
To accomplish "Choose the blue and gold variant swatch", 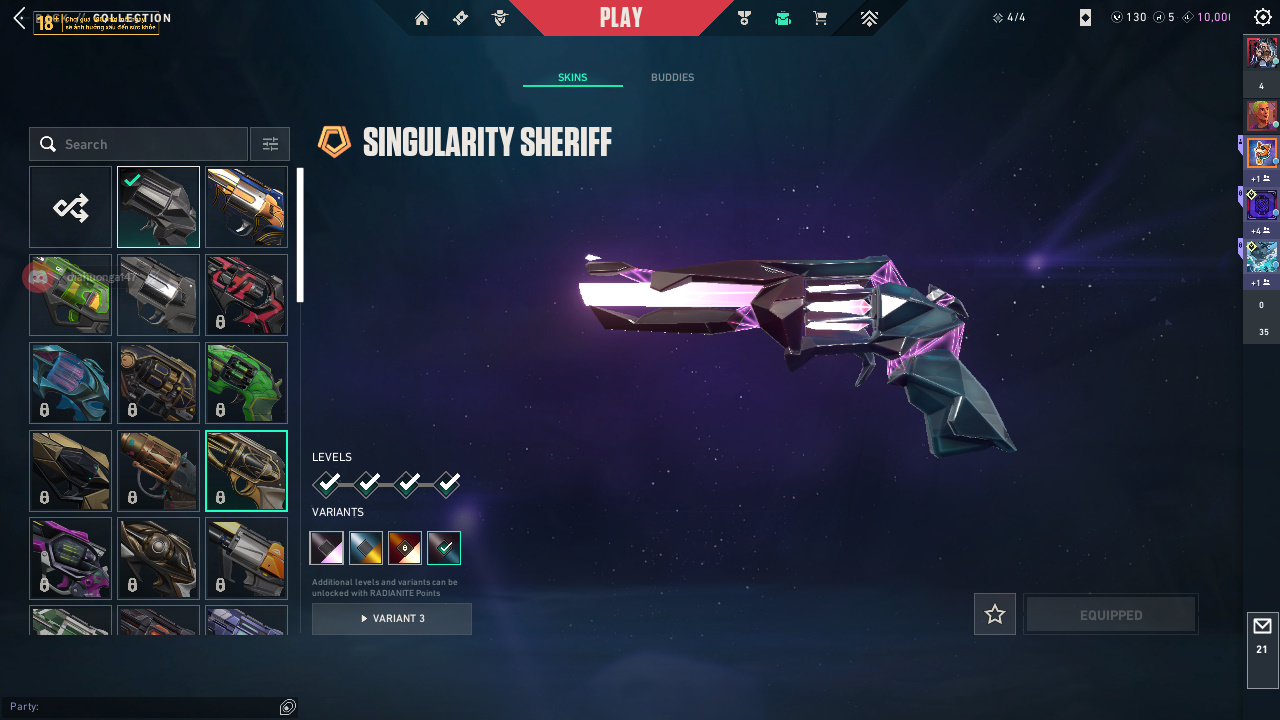I will [x=366, y=548].
